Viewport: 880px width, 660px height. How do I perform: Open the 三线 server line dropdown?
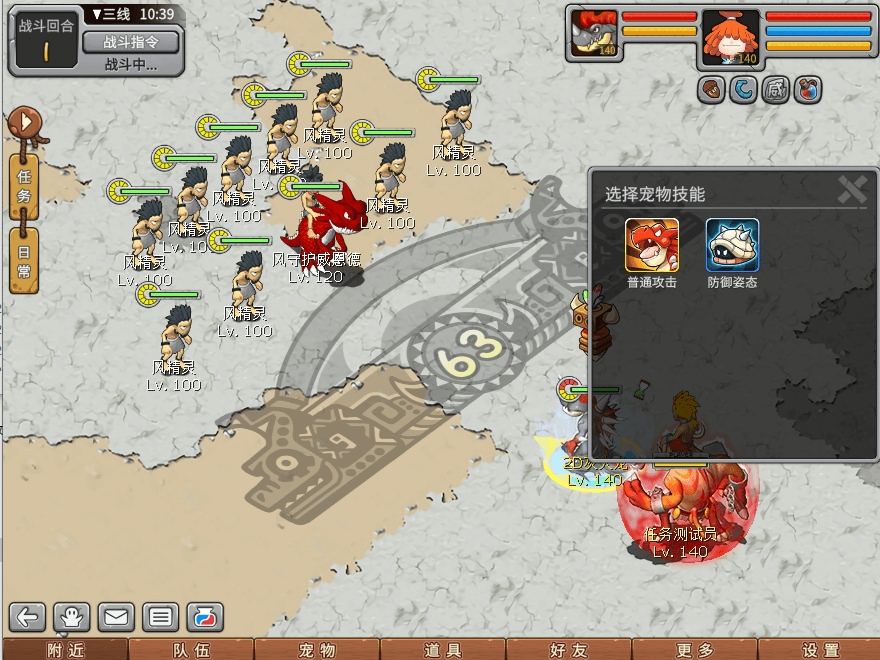point(107,15)
